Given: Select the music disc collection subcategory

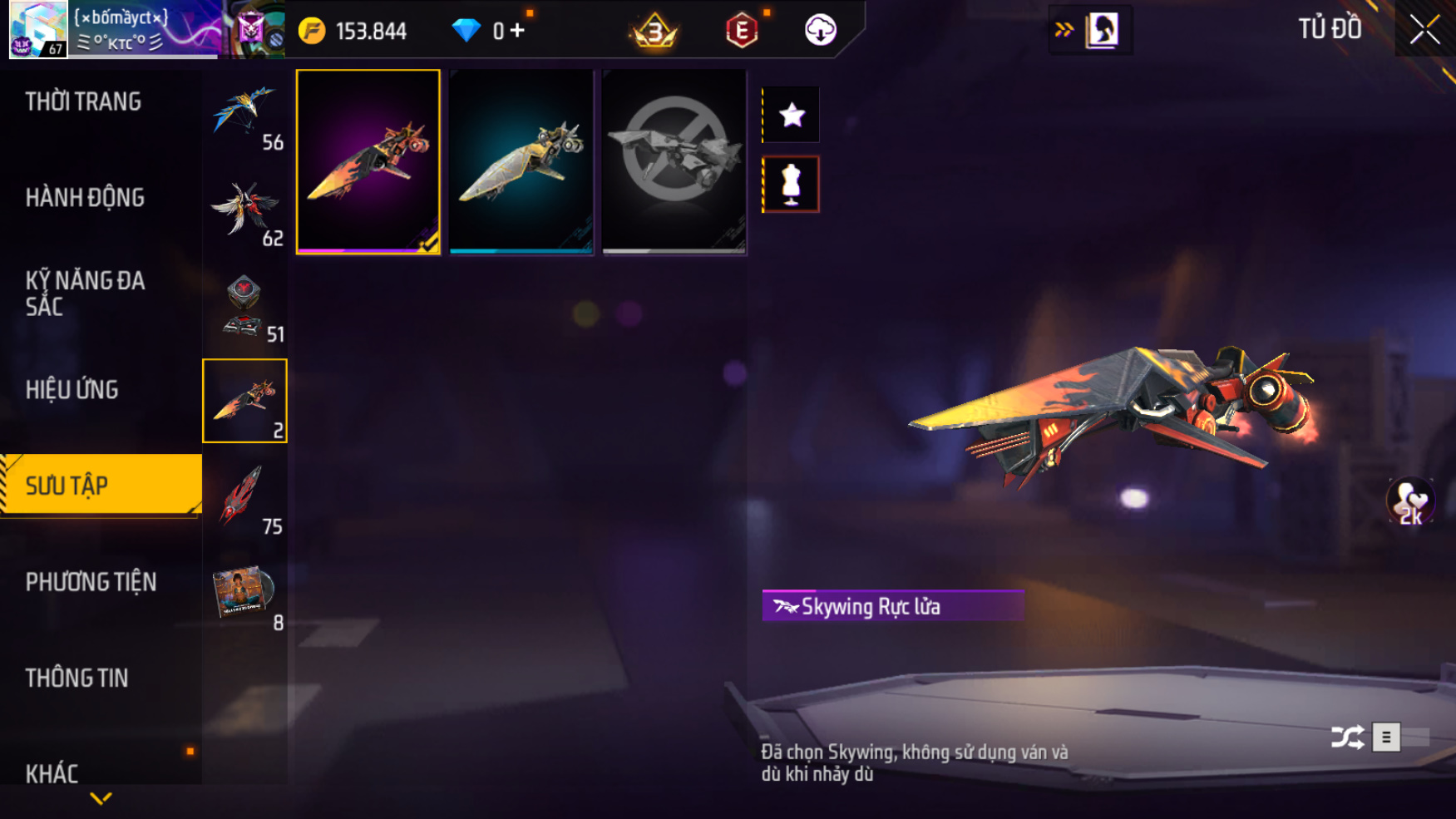Looking at the screenshot, I should [x=244, y=593].
